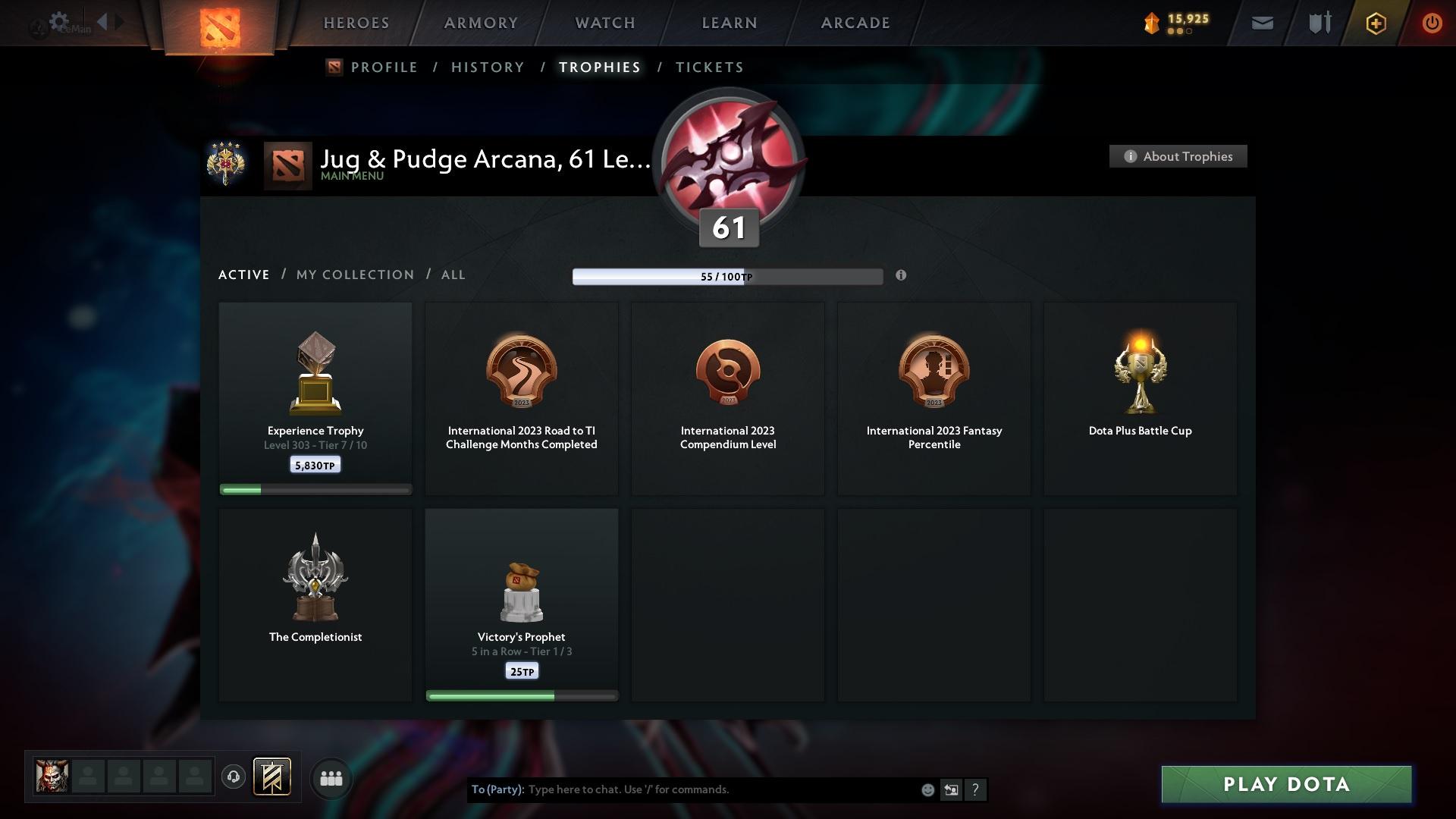Click the emoji icon in the chat bar
1456x819 pixels.
[927, 789]
